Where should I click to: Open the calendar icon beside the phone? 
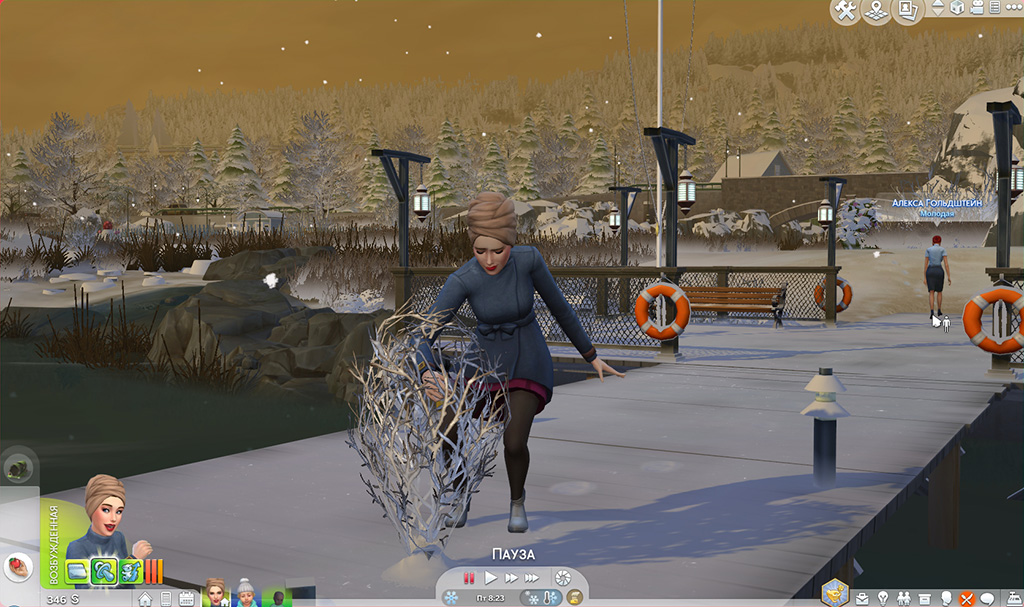(x=186, y=598)
